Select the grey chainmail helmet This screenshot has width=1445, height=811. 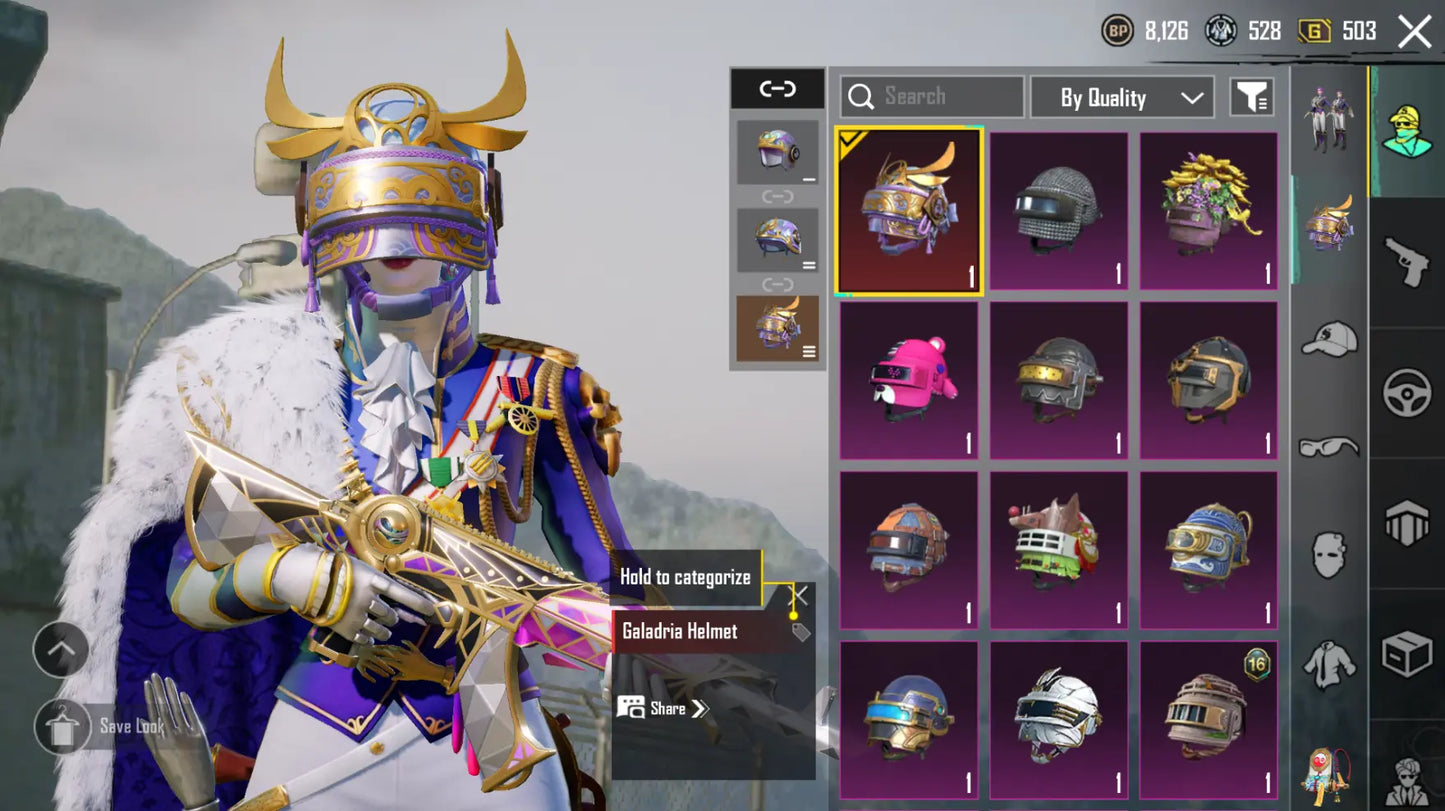click(x=1059, y=211)
